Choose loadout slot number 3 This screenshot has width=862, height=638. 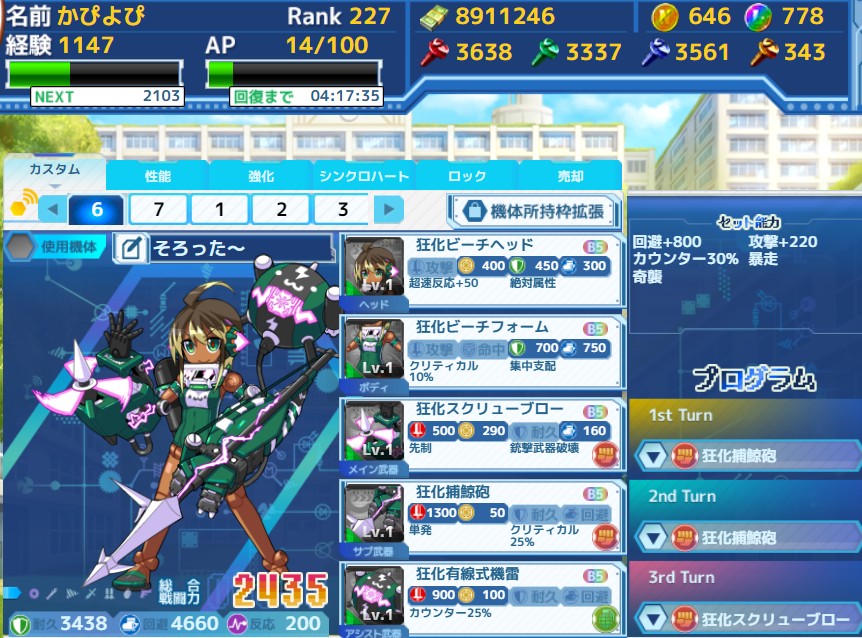(343, 210)
